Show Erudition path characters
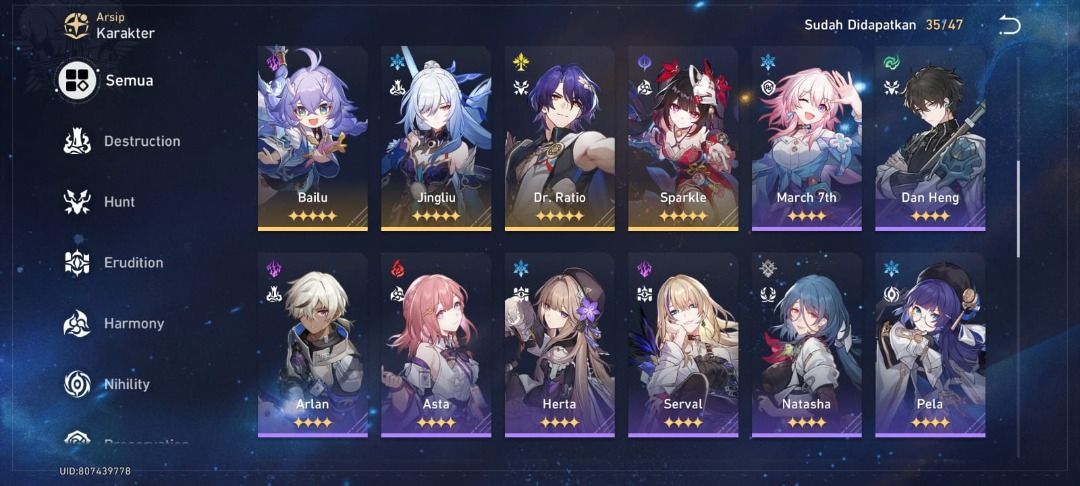1080x486 pixels. point(114,263)
